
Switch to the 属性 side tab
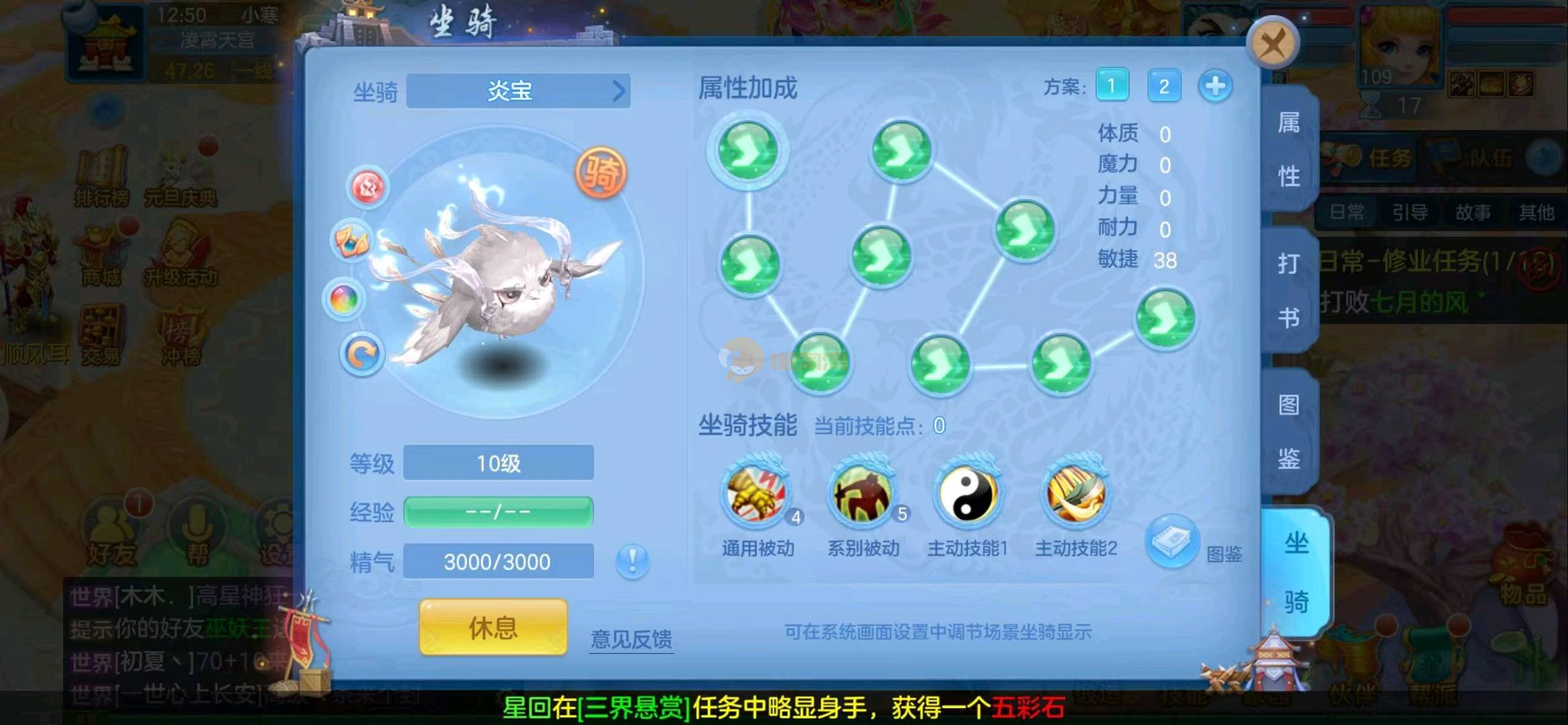1288,149
